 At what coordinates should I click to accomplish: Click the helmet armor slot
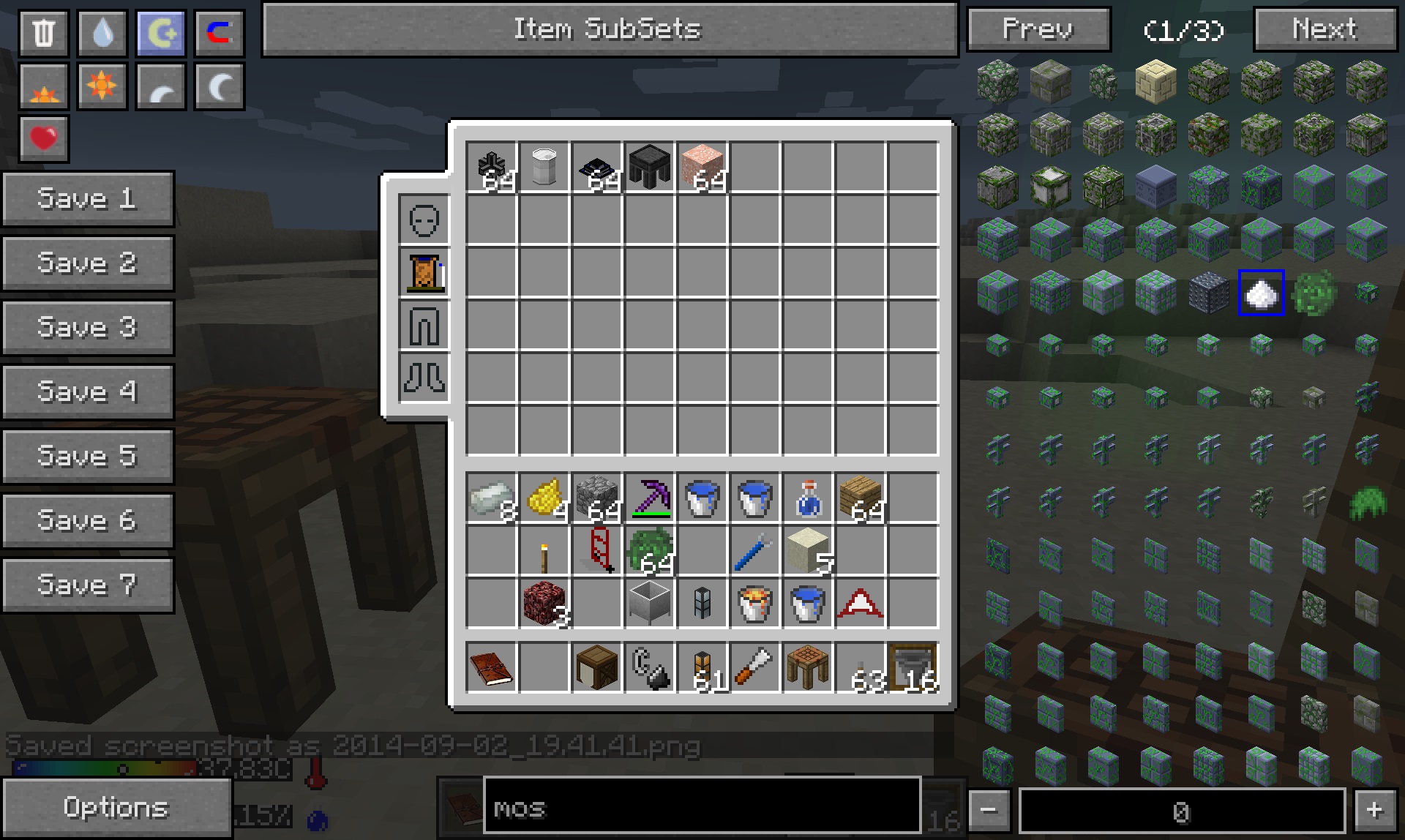(424, 220)
